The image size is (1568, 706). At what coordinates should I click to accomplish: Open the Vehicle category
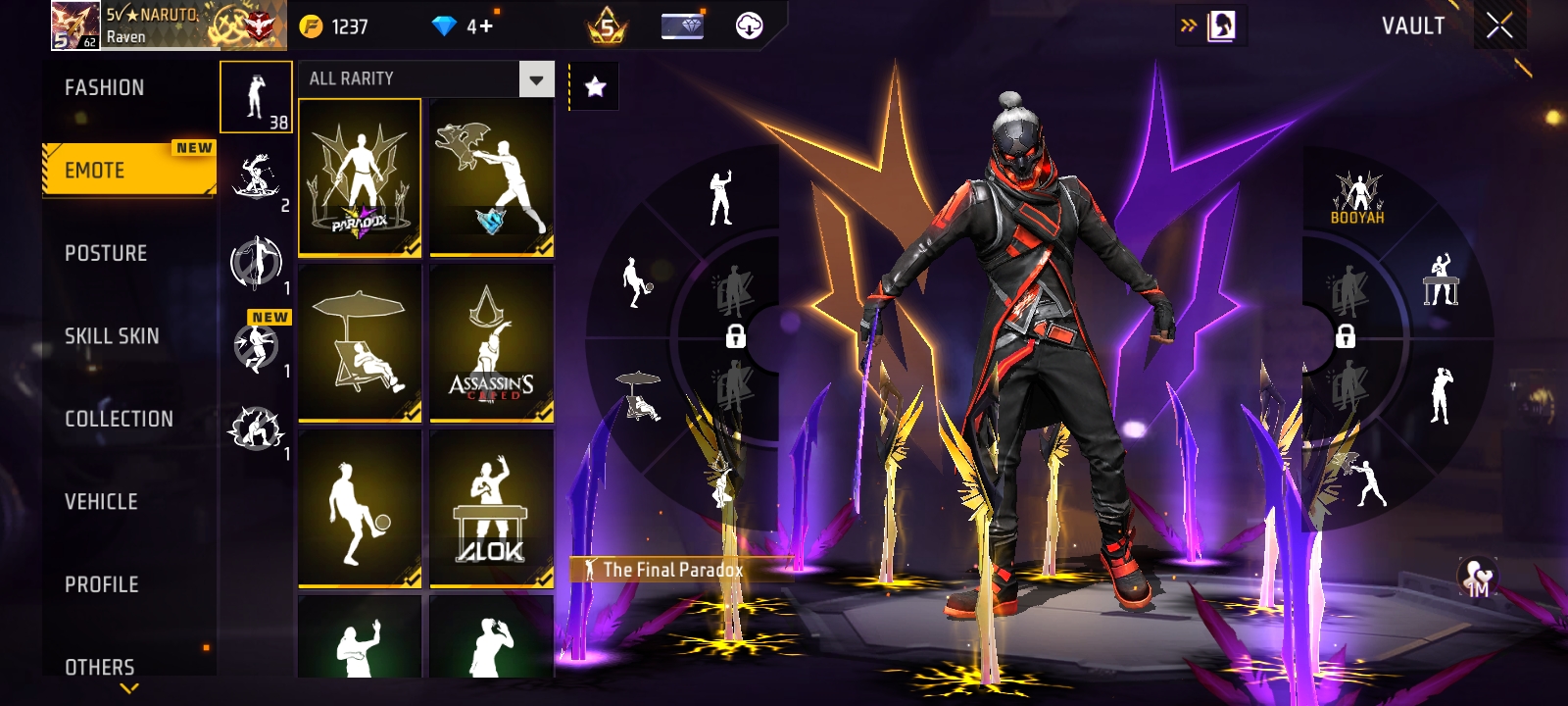click(x=101, y=502)
